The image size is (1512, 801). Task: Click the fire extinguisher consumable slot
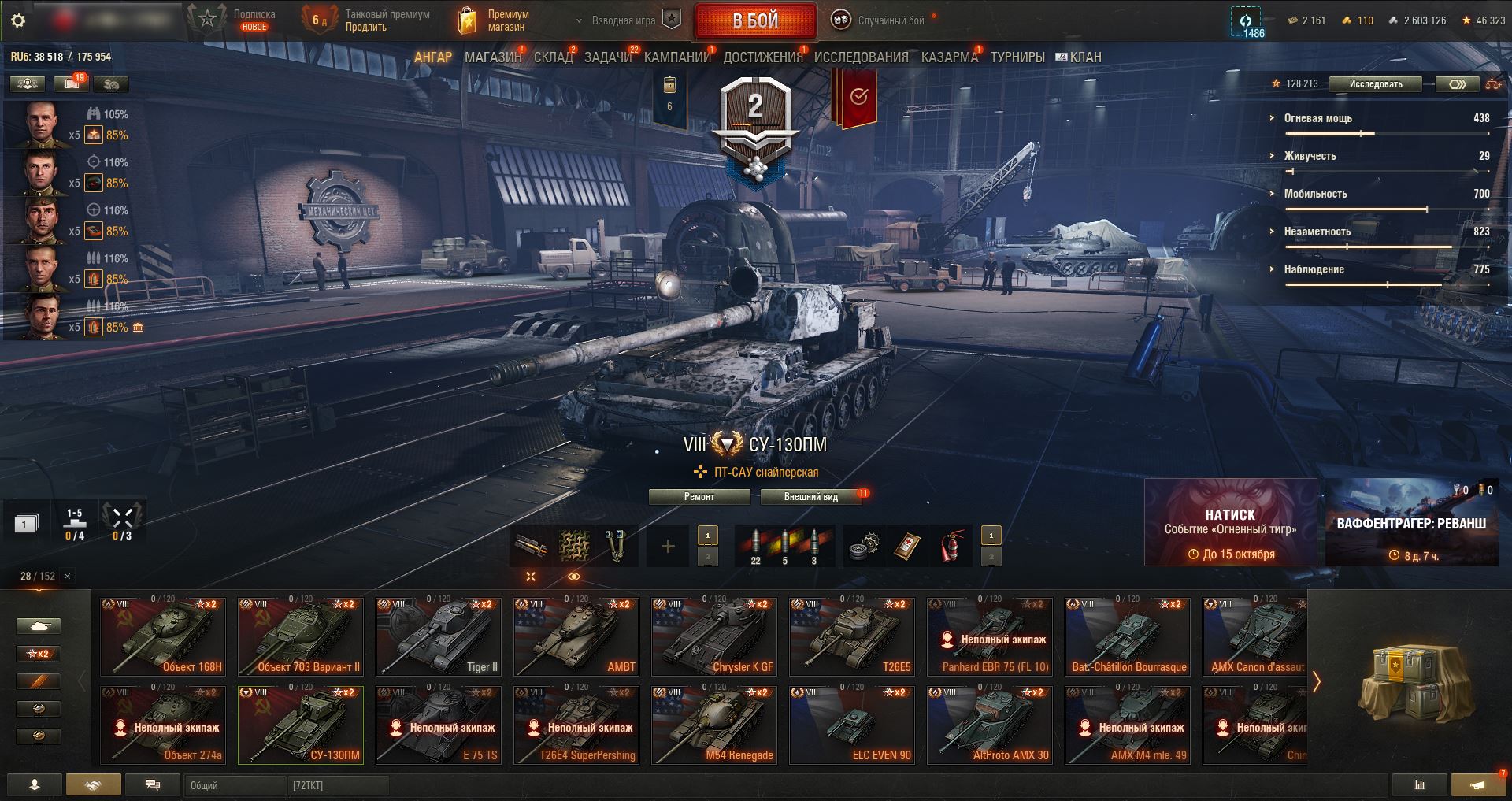click(951, 546)
